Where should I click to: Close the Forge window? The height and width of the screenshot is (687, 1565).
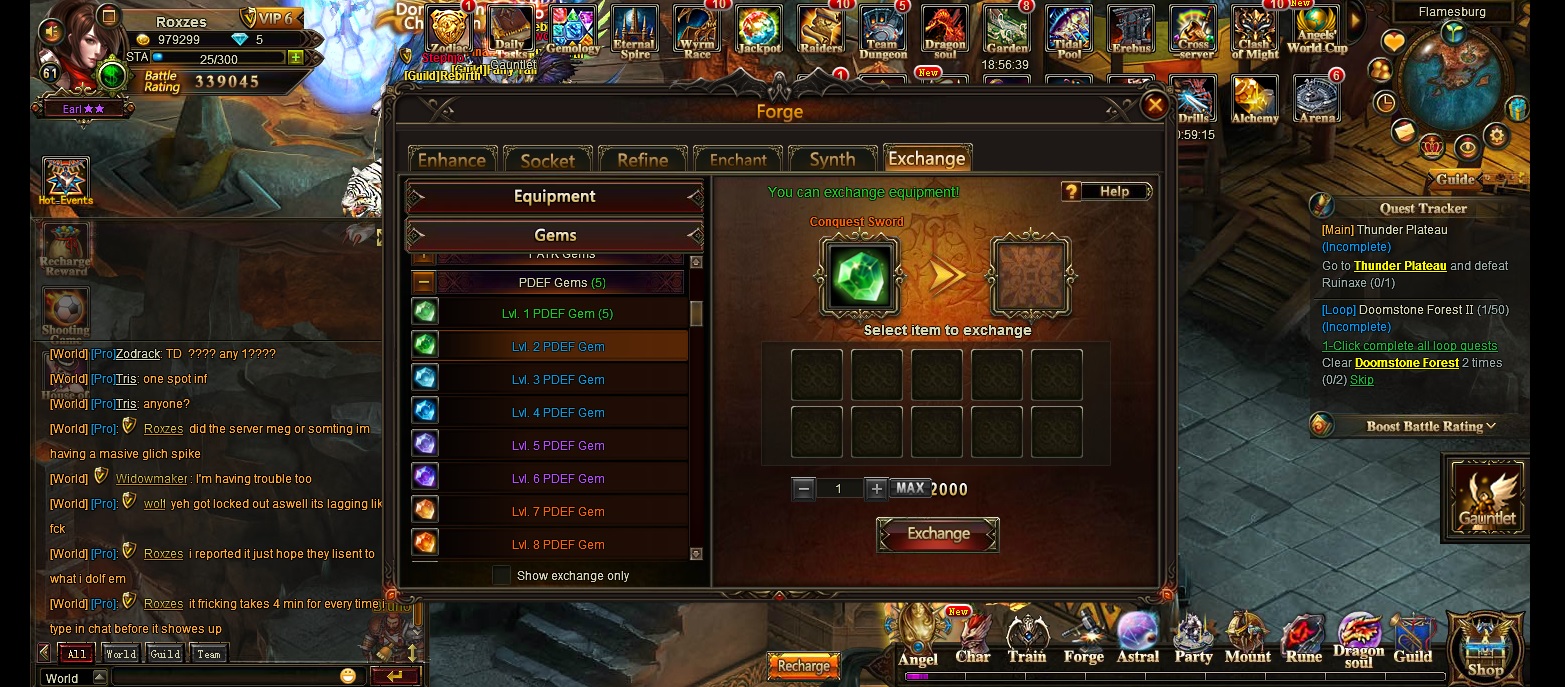[x=1155, y=105]
